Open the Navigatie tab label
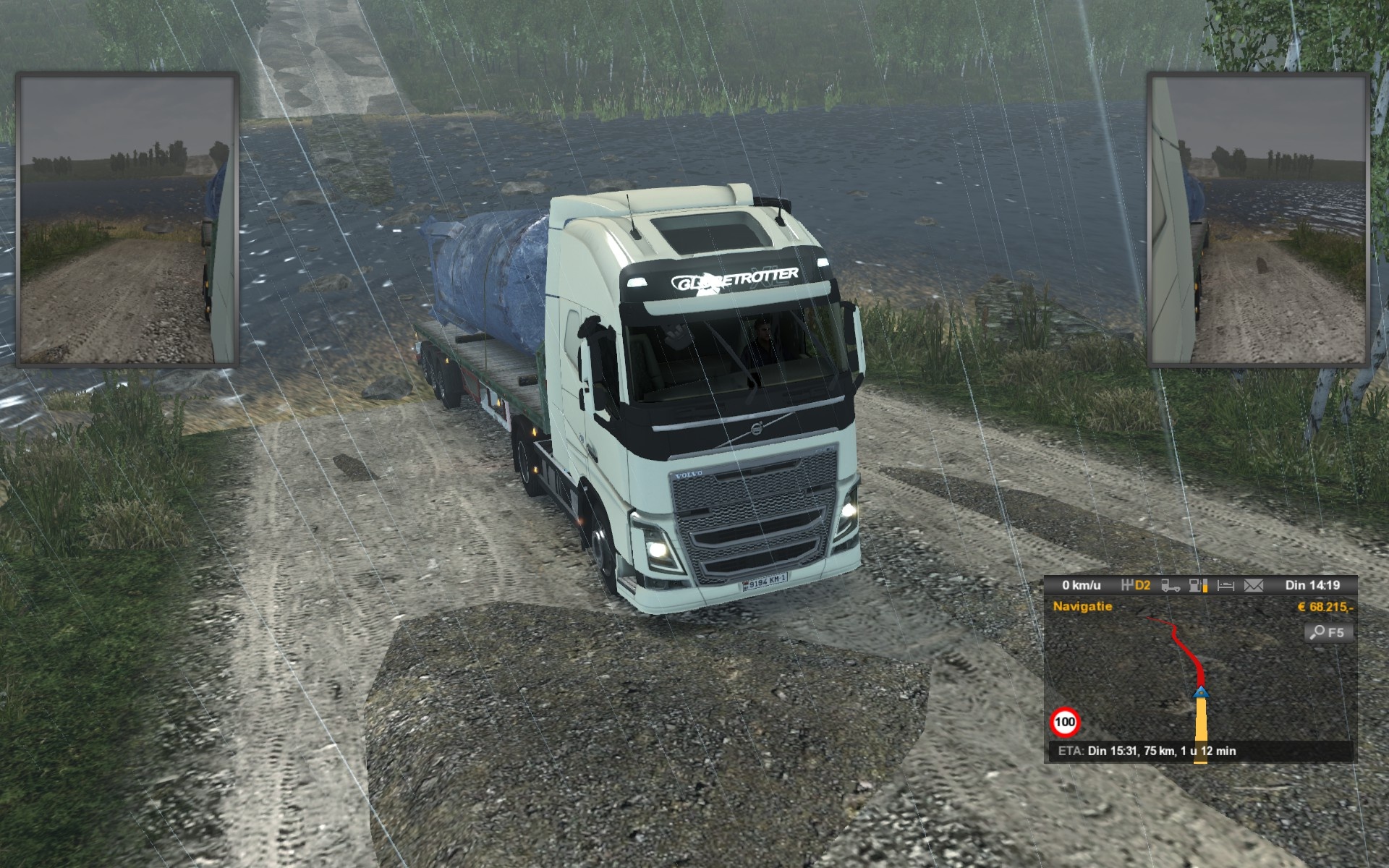 (x=1082, y=606)
